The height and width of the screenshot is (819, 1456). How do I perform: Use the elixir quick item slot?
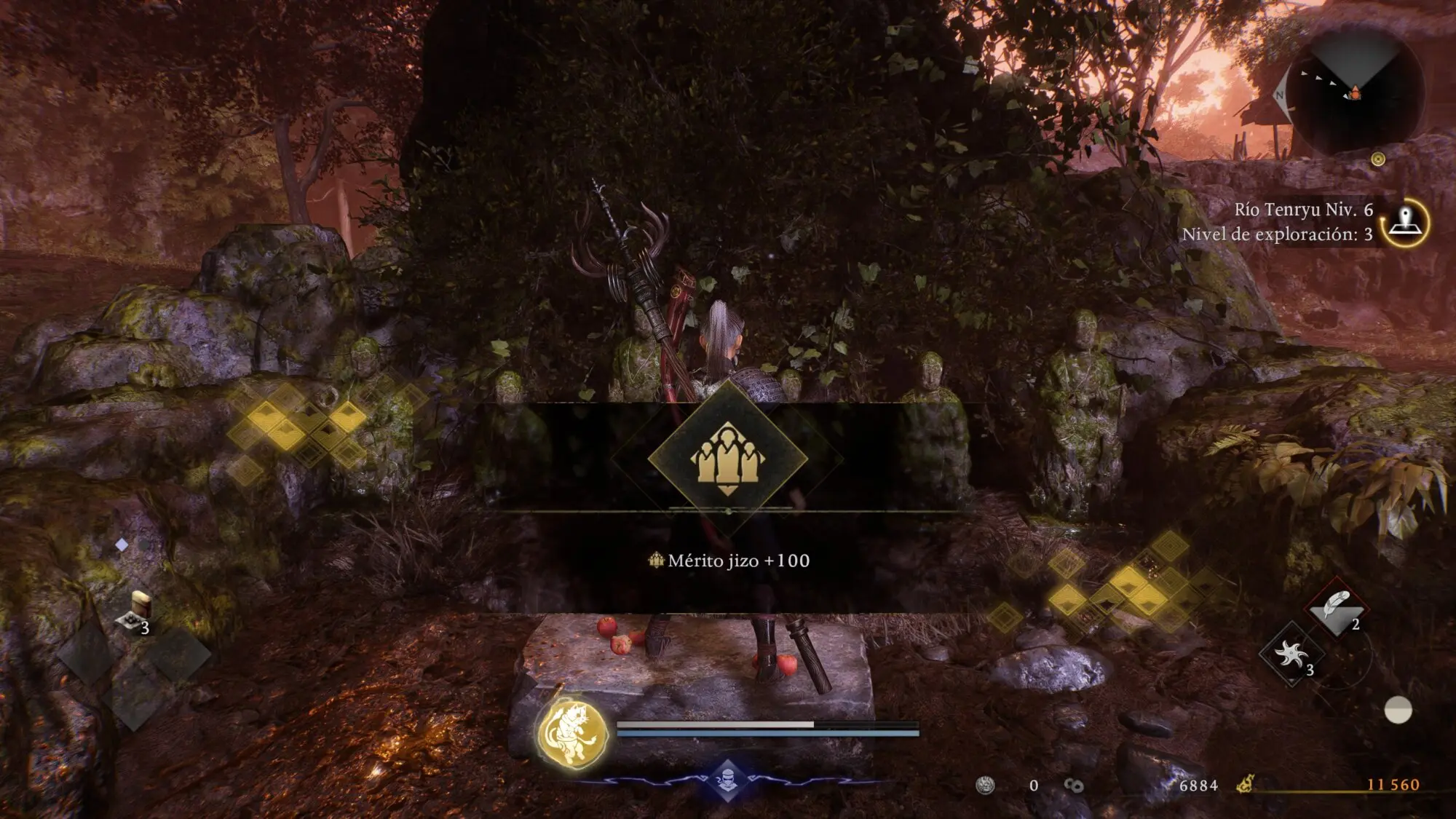tap(136, 612)
